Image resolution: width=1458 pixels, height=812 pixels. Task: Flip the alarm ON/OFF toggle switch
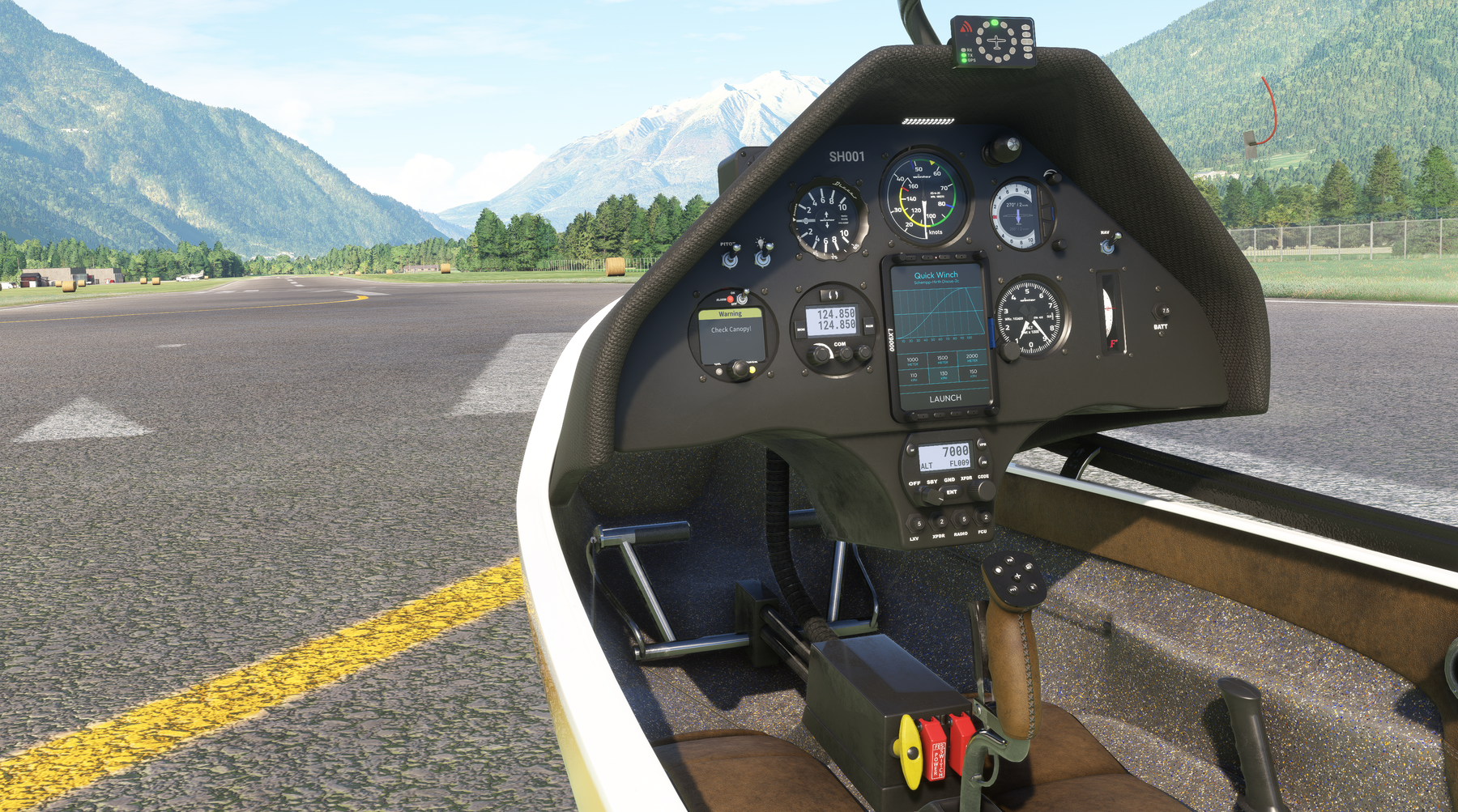tap(741, 299)
